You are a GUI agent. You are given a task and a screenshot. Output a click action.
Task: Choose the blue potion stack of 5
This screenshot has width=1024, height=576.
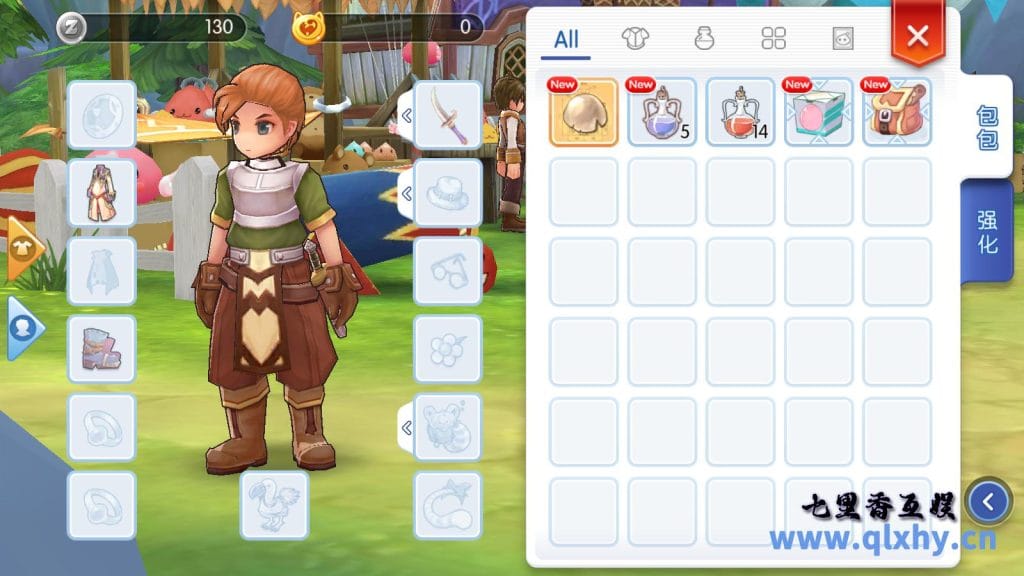(x=662, y=112)
